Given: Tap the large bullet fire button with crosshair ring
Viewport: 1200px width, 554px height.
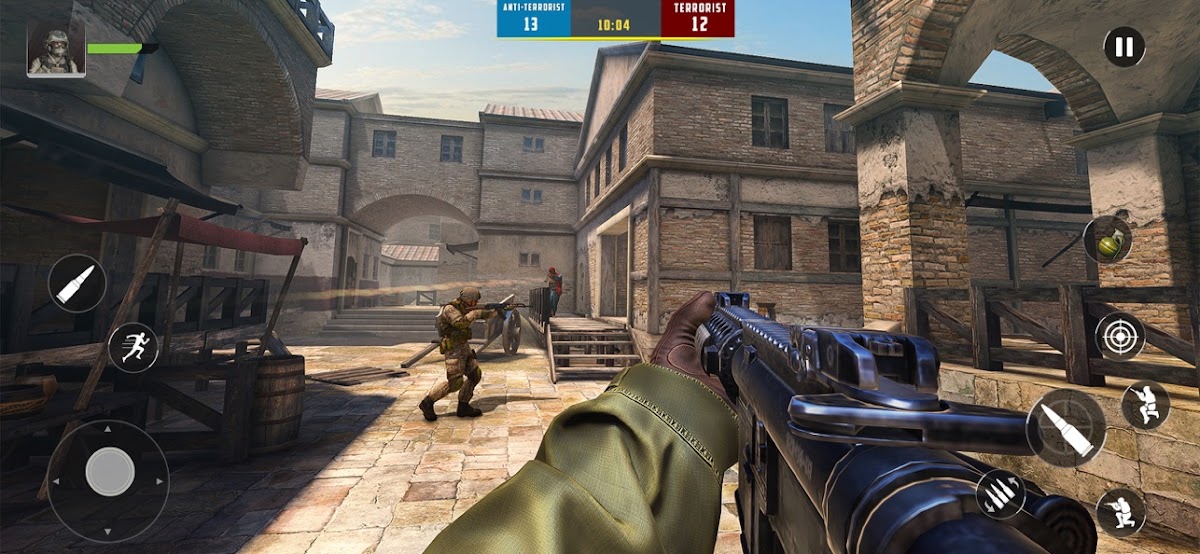Looking at the screenshot, I should [x=1066, y=428].
